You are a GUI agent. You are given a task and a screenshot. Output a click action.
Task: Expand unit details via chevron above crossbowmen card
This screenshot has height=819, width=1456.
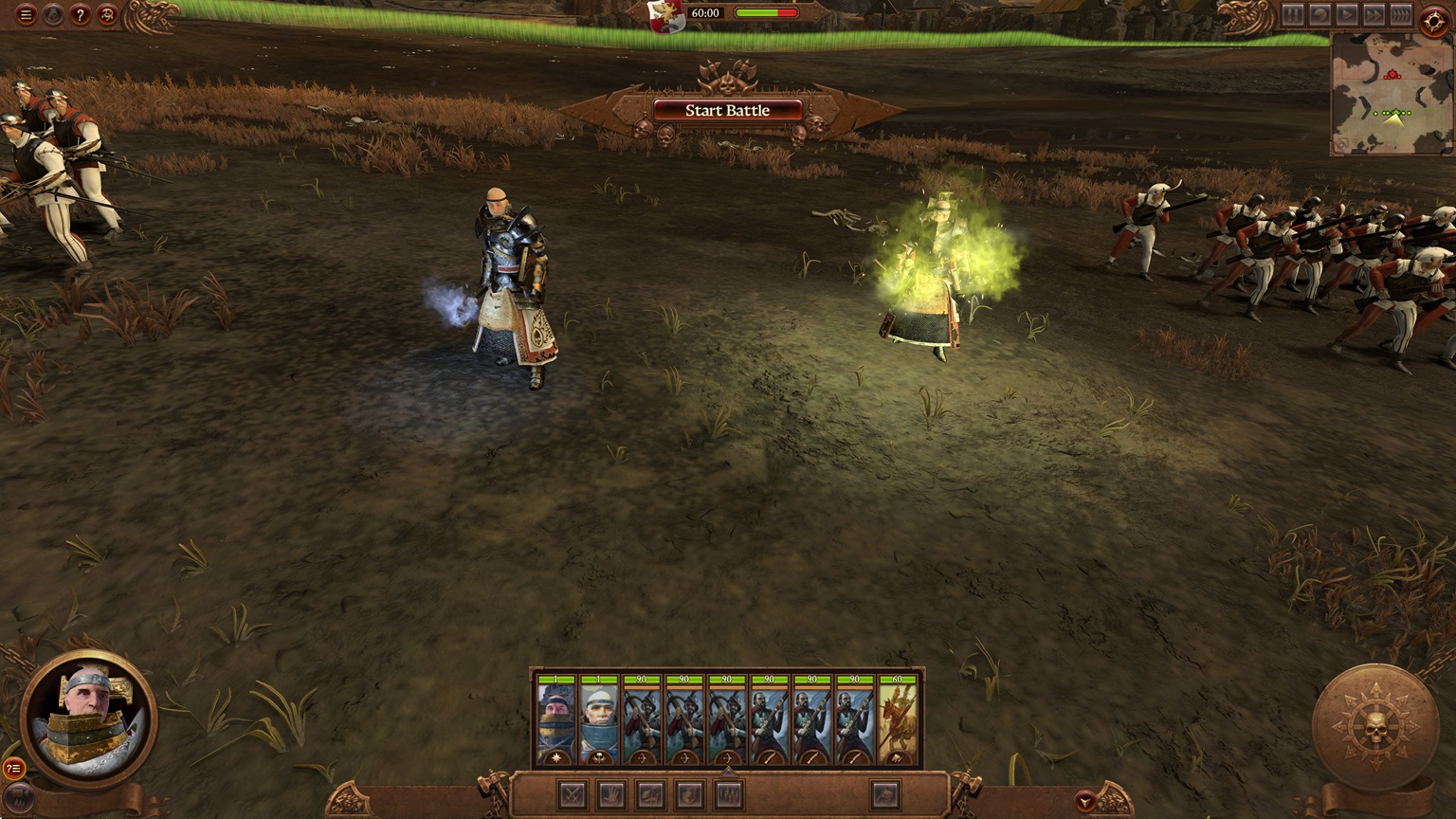tap(729, 771)
